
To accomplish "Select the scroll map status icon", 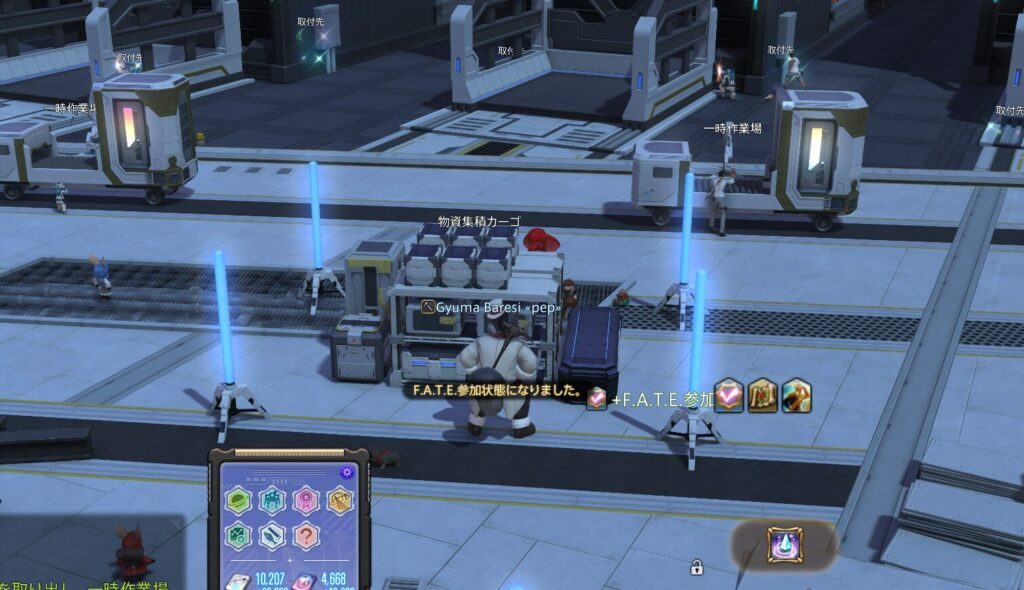I will [x=763, y=396].
